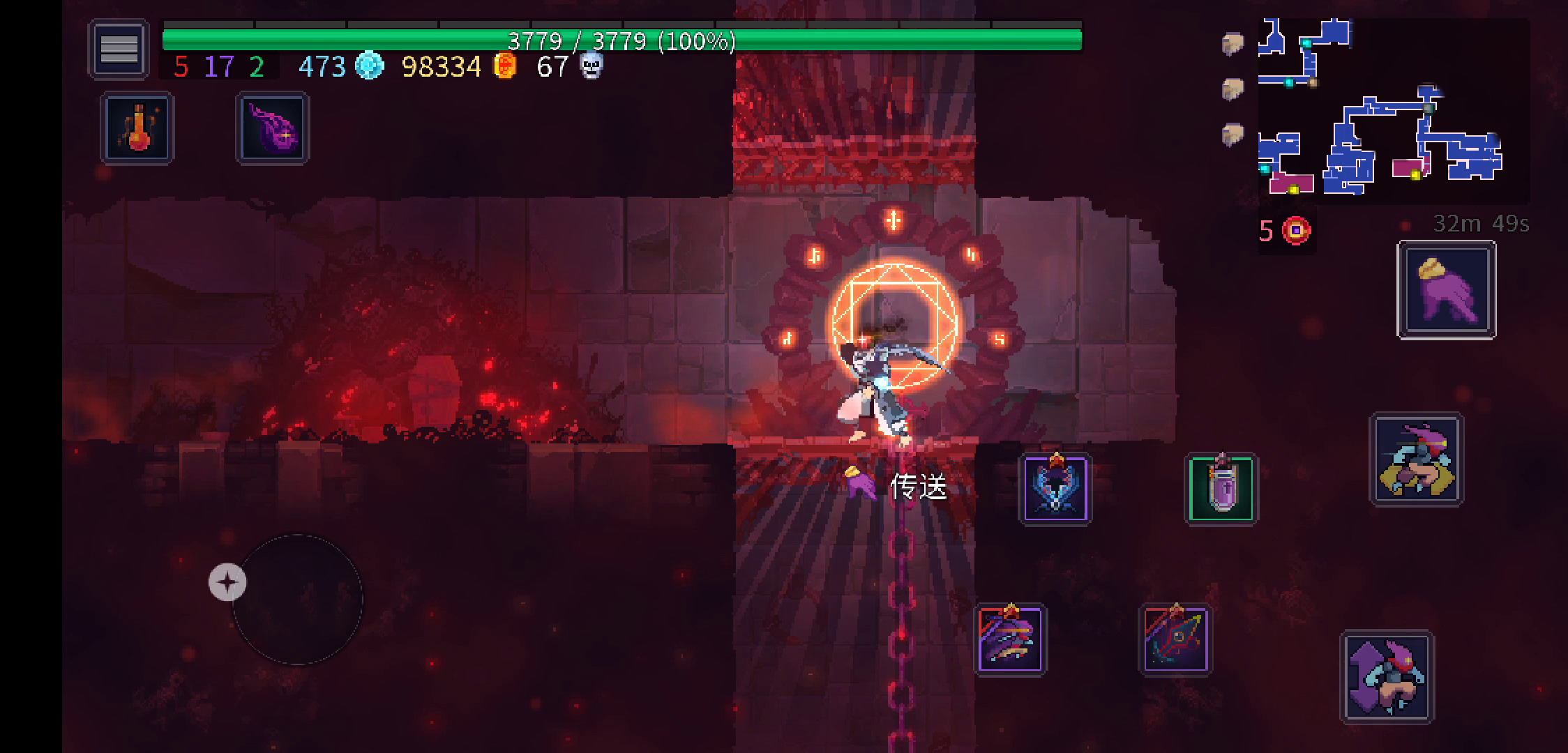Tap the purple hand interact button
1568x753 pixels.
(1447, 290)
